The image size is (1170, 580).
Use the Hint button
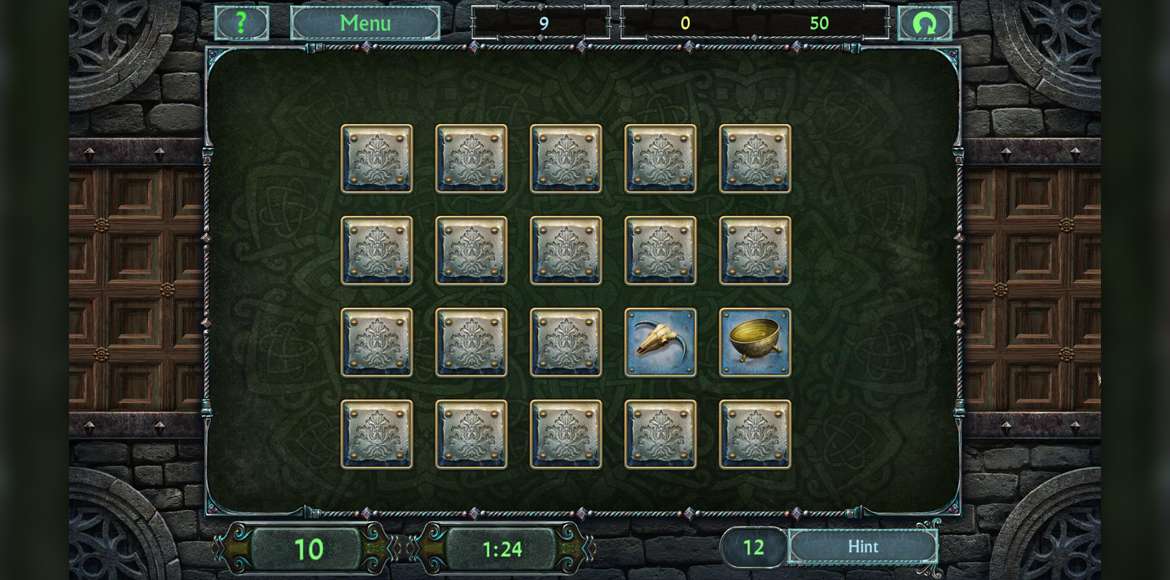point(862,547)
